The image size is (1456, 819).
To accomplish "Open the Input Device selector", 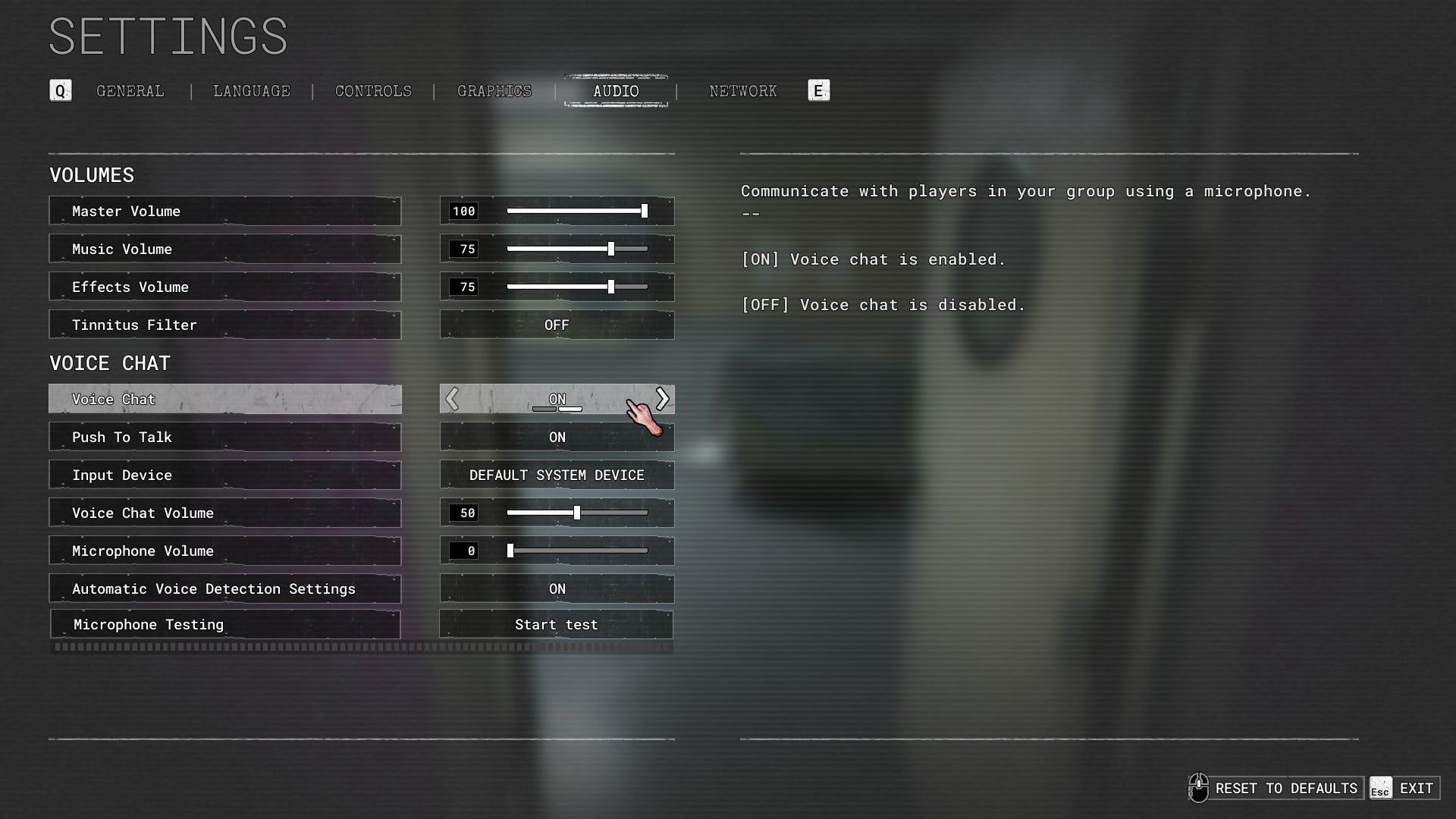I will click(557, 475).
